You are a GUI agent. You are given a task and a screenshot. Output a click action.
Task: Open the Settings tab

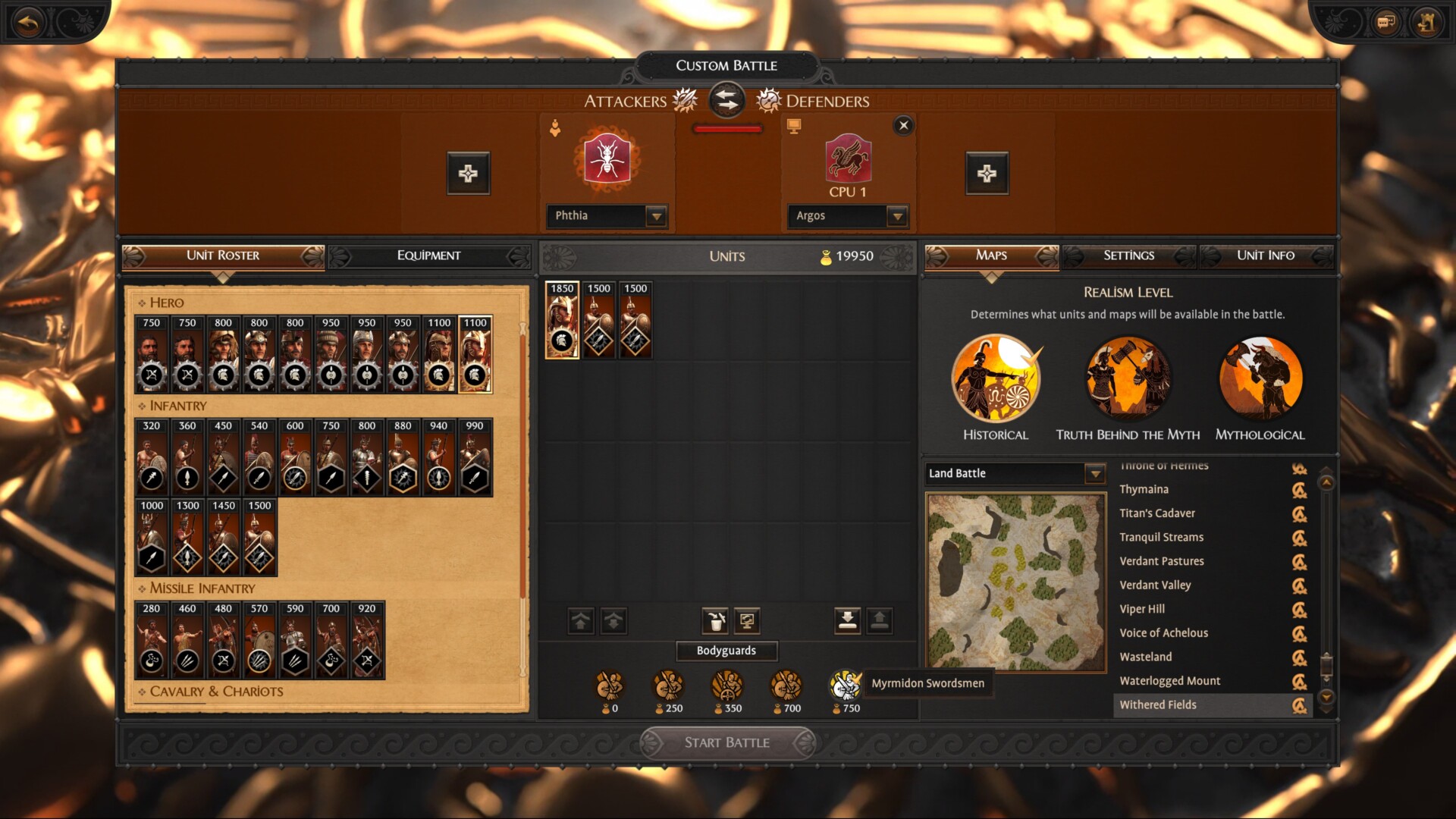pos(1128,256)
